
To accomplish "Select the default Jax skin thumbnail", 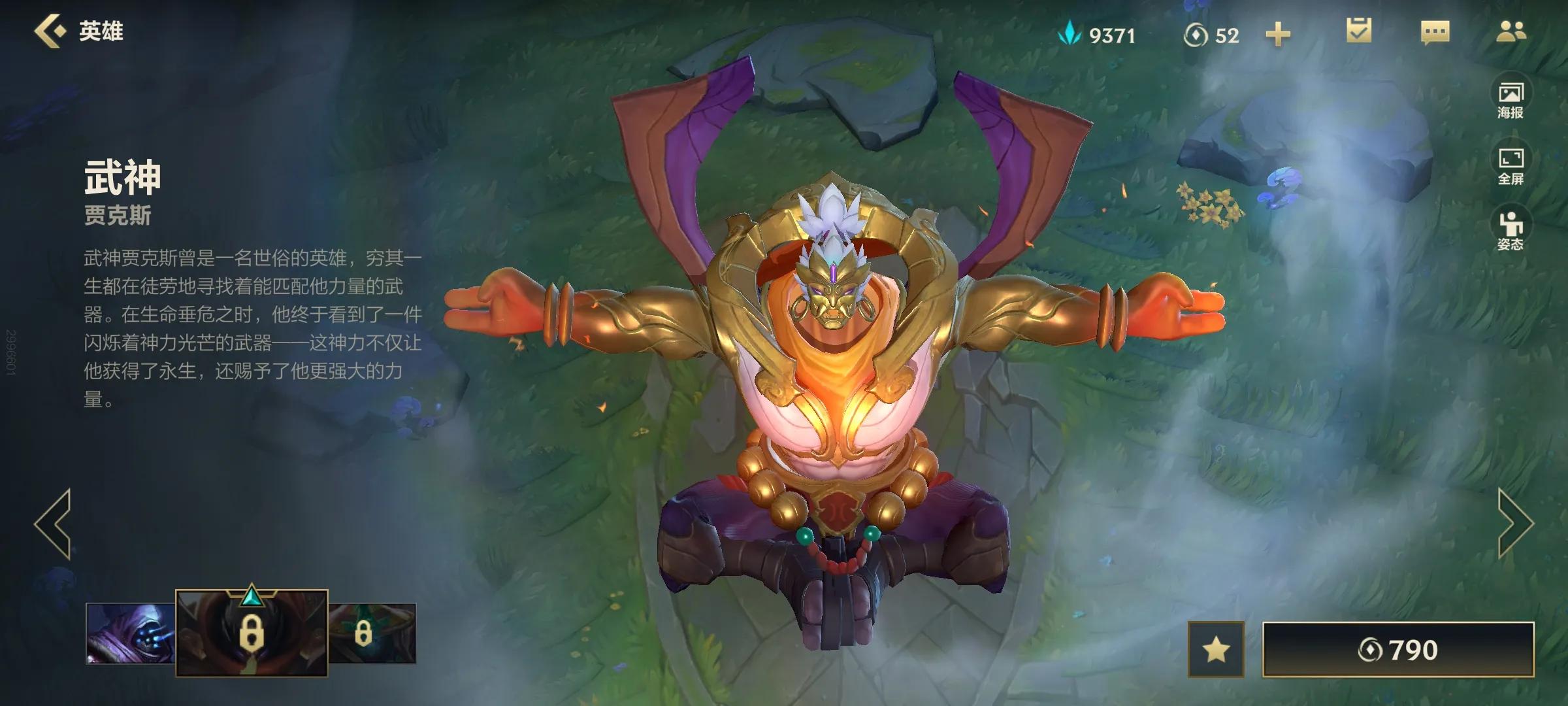I will (x=130, y=633).
